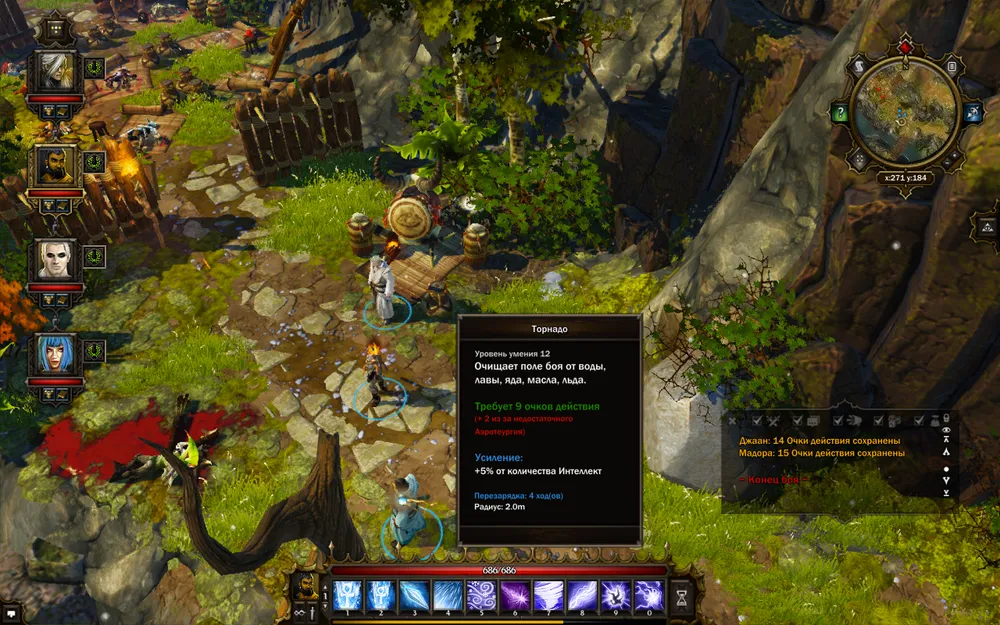Activate the Tornado skill in the hotbar

tap(548, 595)
